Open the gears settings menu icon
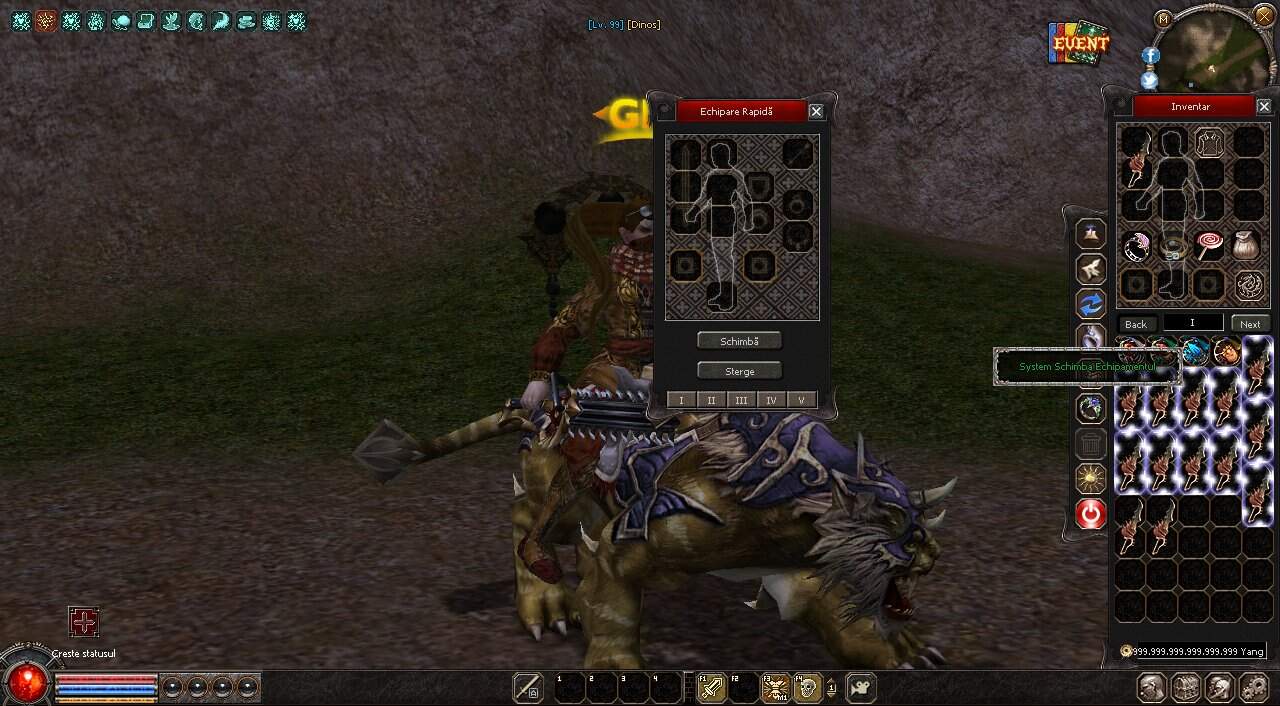 [1253, 688]
